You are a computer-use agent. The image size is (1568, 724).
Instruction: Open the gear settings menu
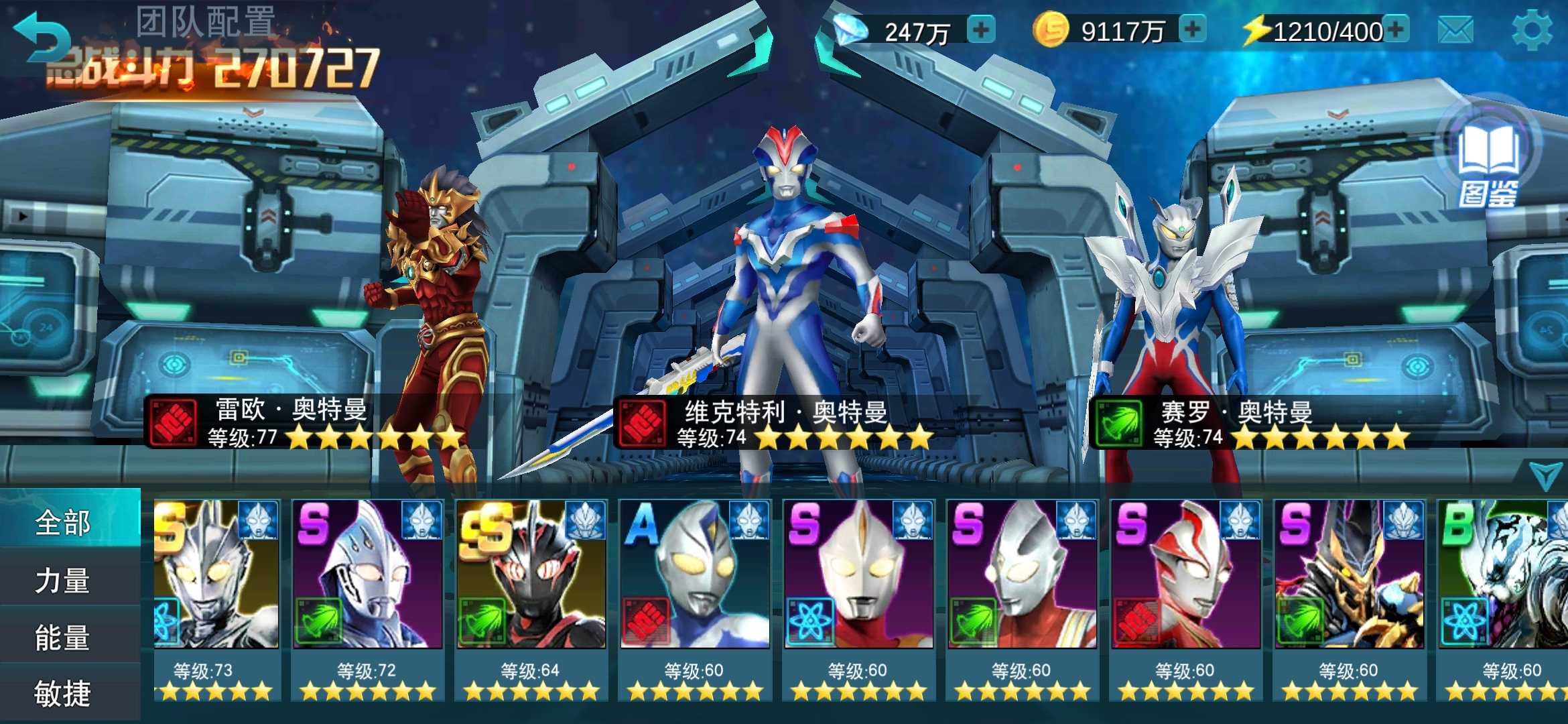1532,30
